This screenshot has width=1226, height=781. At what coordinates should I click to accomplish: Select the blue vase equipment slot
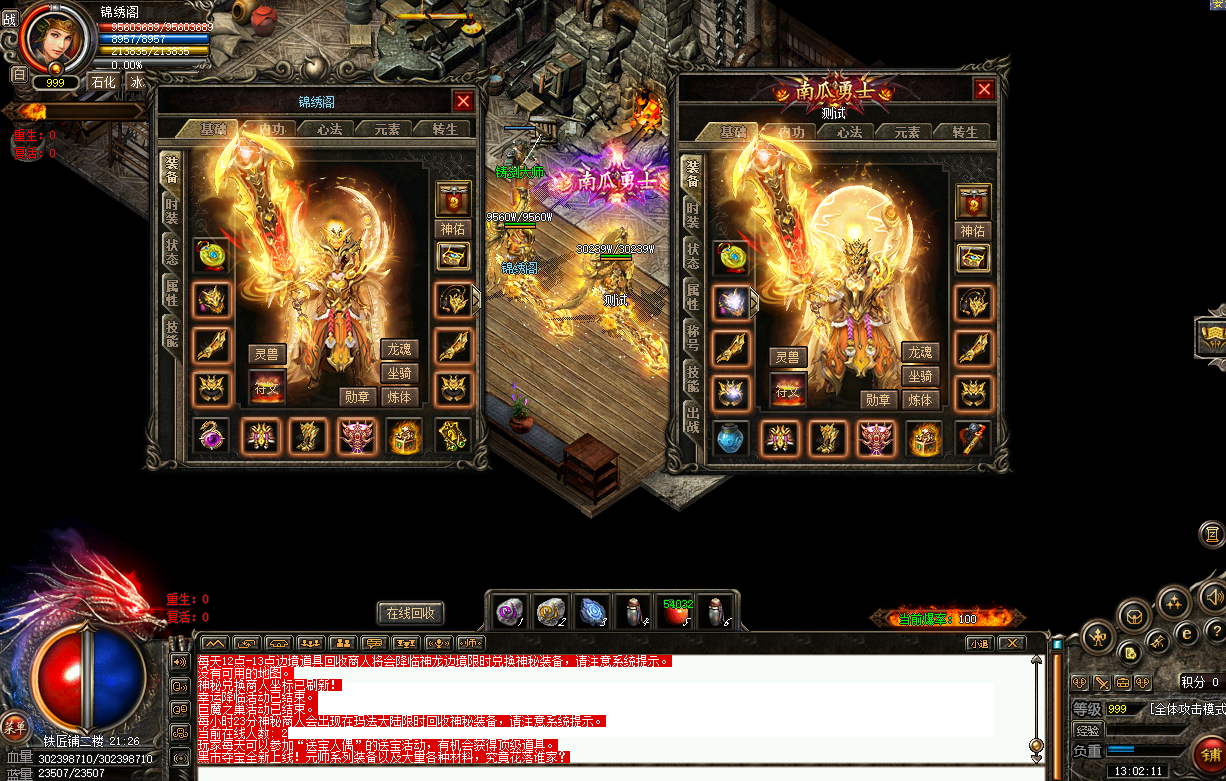[732, 438]
